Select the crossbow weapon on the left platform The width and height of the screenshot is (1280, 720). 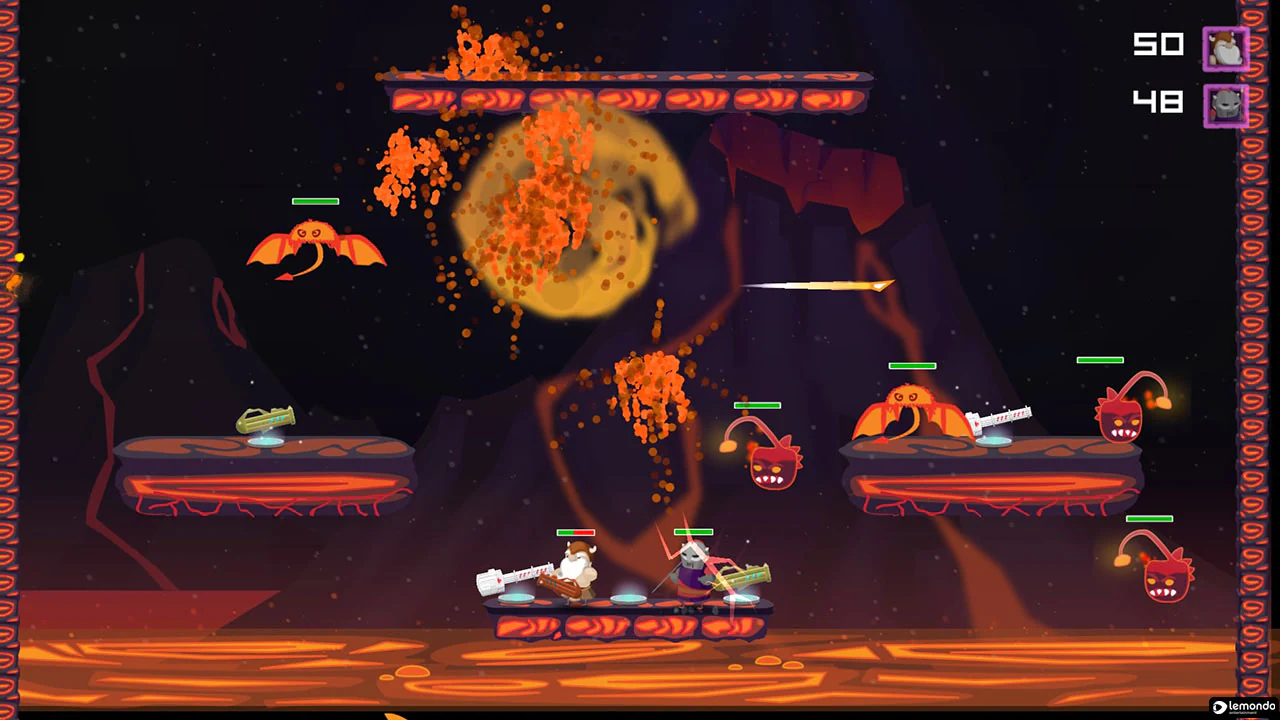(265, 420)
